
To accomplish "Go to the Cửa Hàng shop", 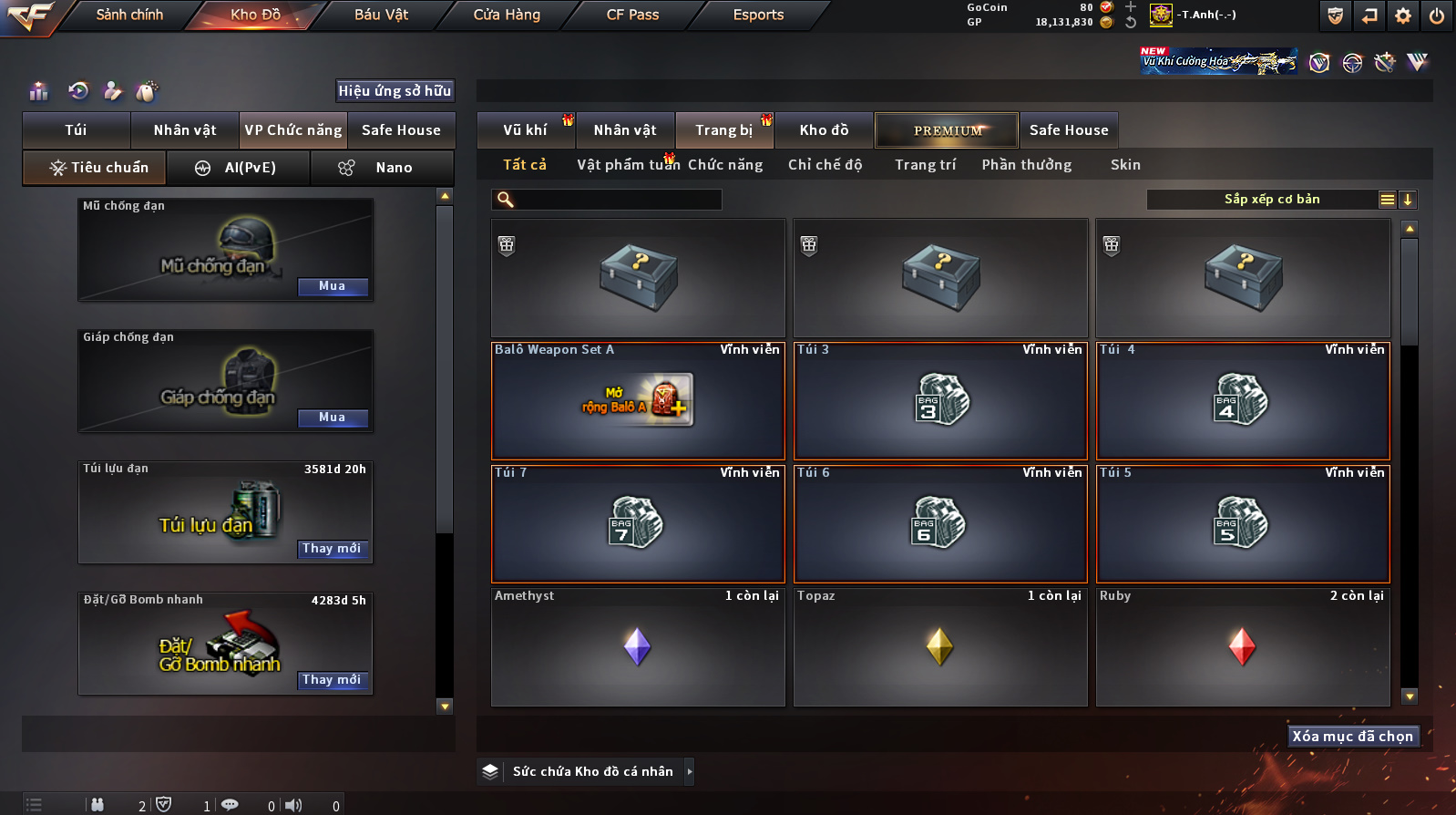I will pos(507,15).
